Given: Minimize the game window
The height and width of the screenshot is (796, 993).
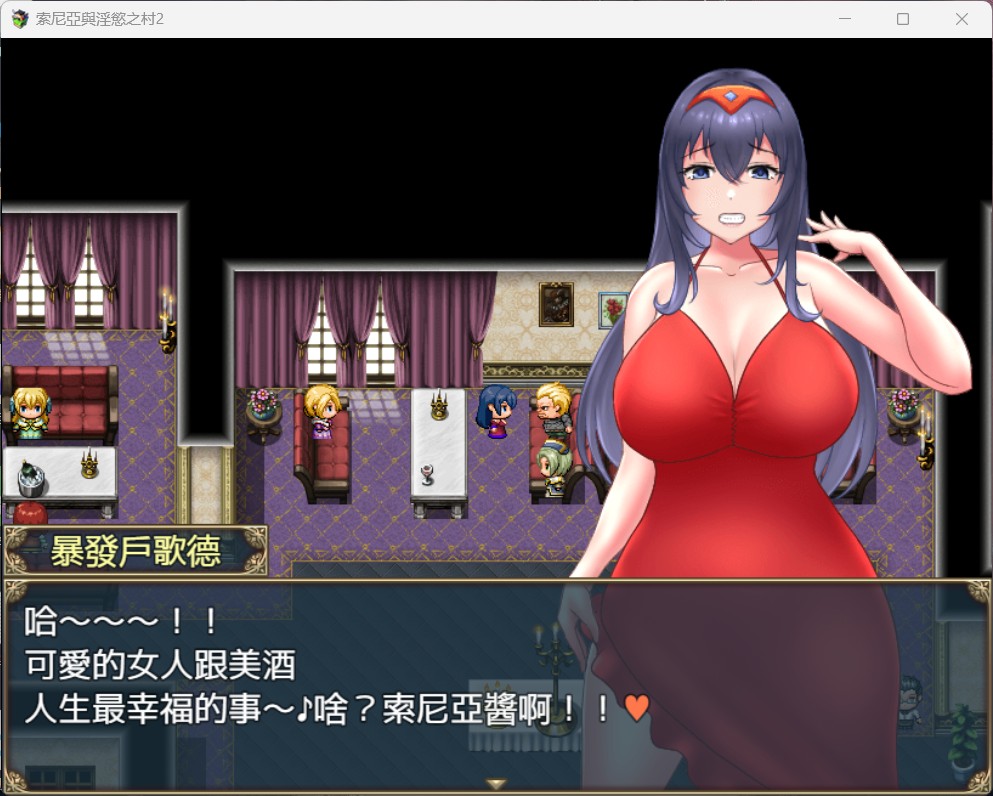Looking at the screenshot, I should pyautogui.click(x=845, y=19).
